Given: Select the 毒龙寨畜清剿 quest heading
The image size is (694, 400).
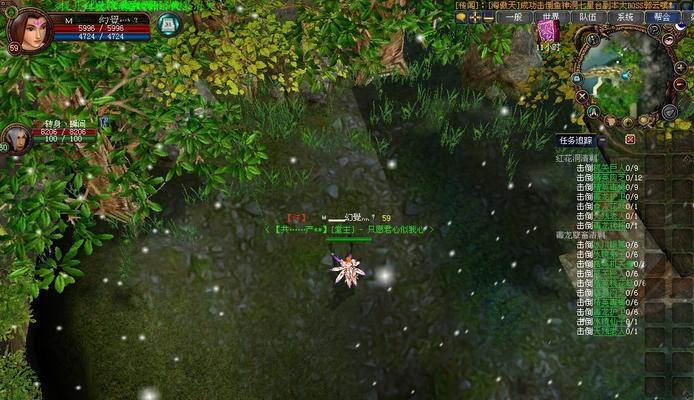Looking at the screenshot, I should tap(578, 234).
